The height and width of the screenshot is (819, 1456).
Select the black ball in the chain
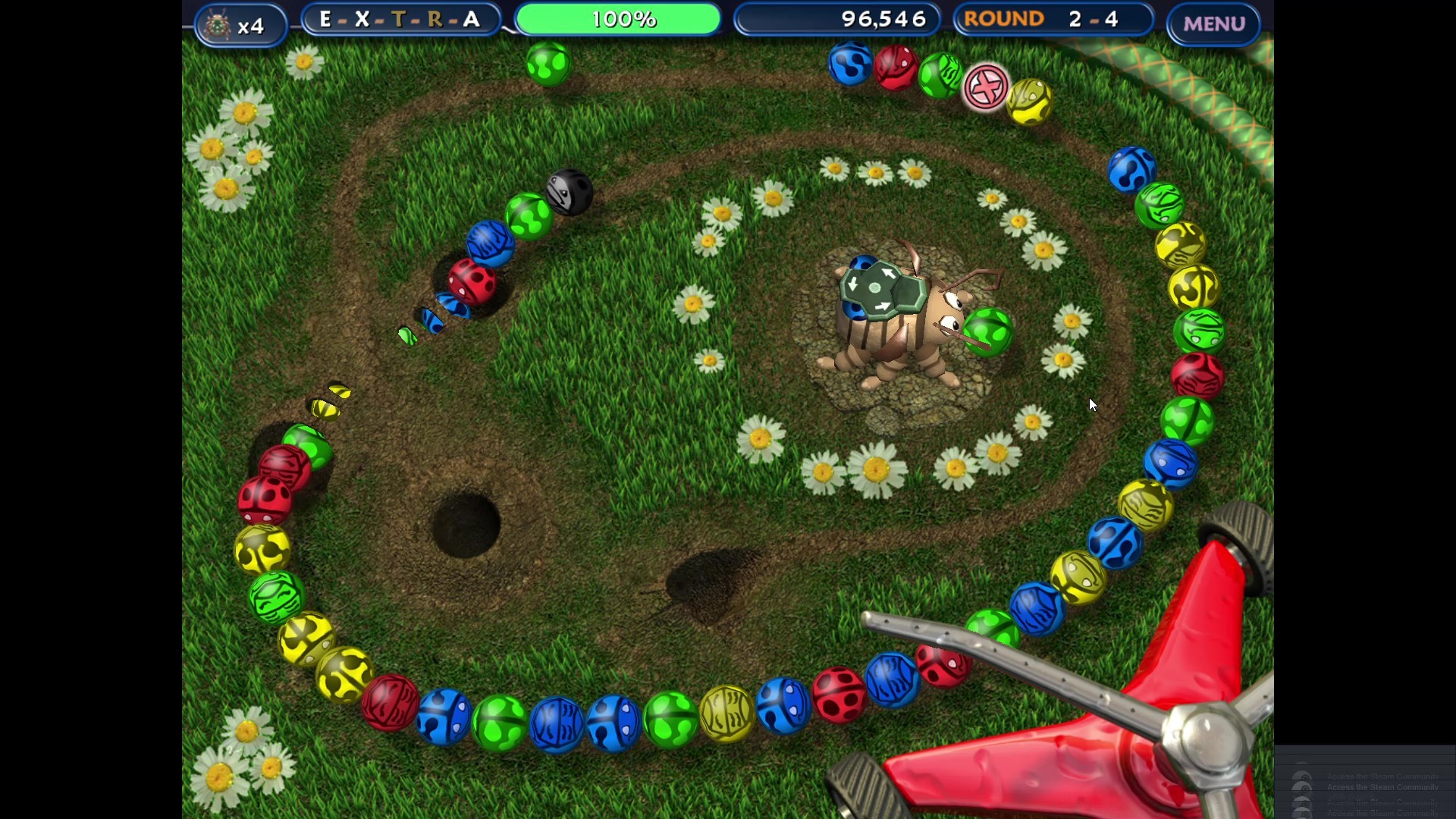coord(570,192)
